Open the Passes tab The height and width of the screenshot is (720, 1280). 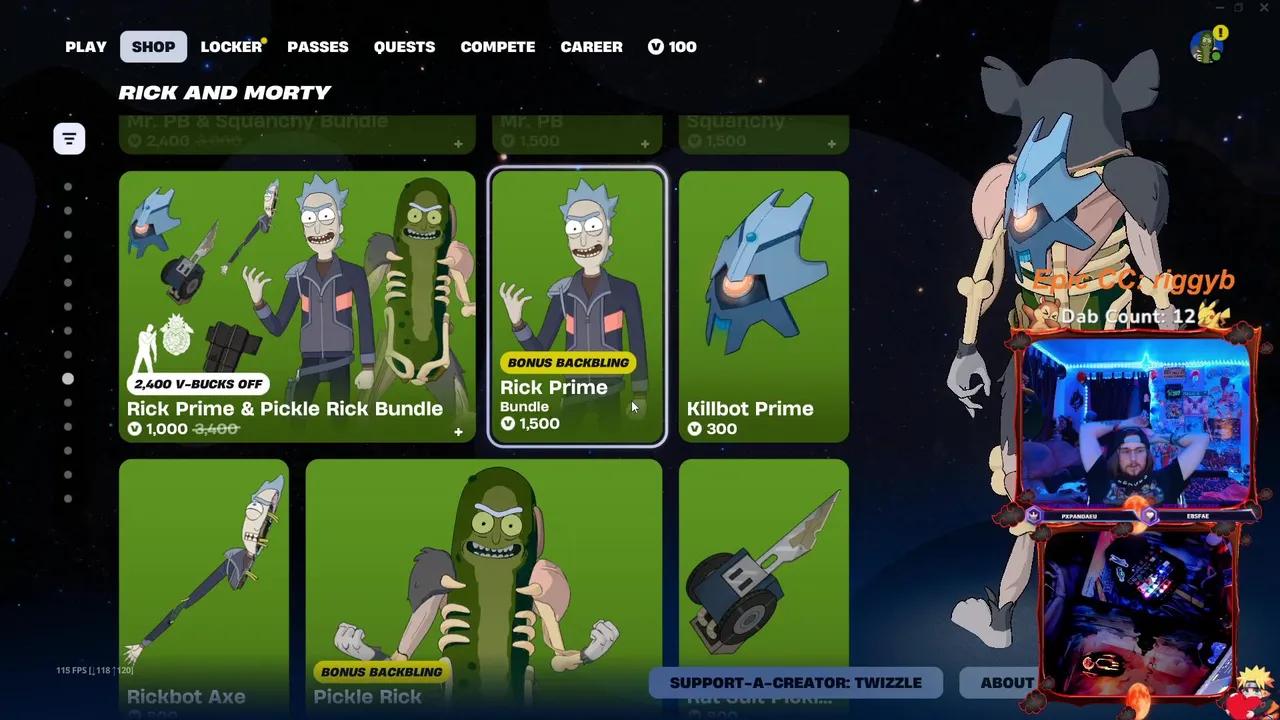pos(318,47)
